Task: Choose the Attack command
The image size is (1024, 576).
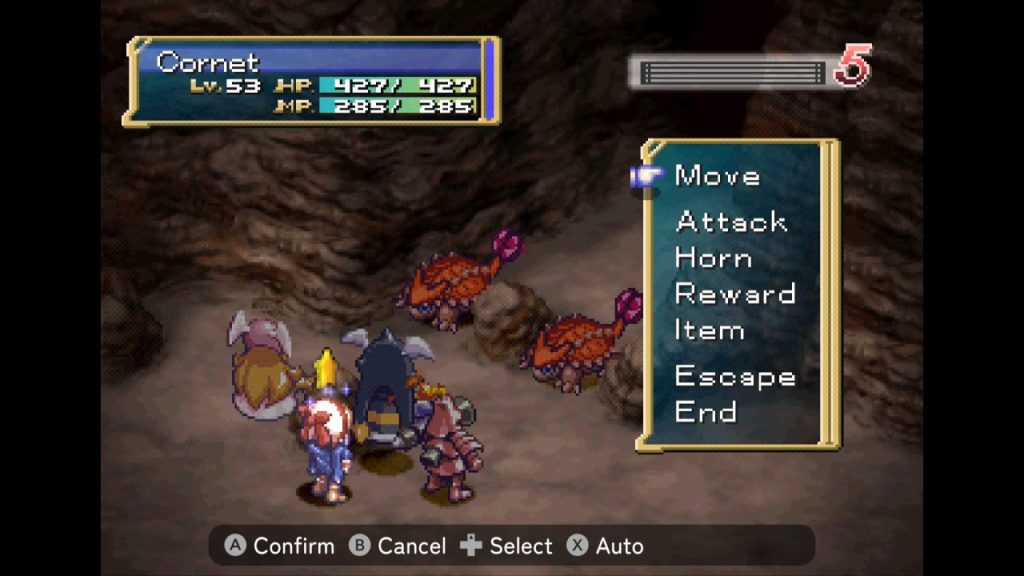Action: [731, 221]
